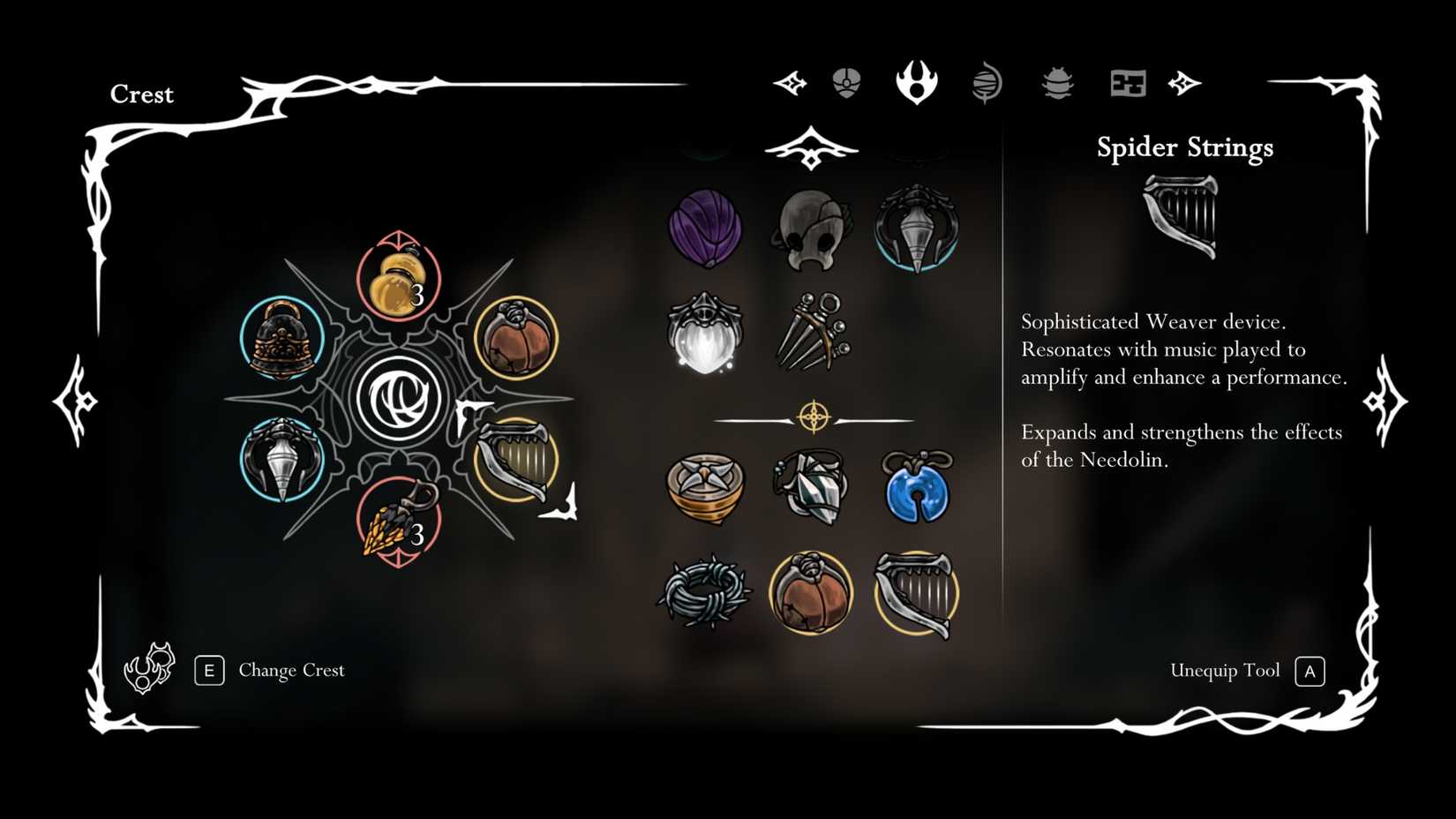Unequip the bell from the blue crest slot
Viewport: 1456px width, 819px height.
[x=281, y=340]
